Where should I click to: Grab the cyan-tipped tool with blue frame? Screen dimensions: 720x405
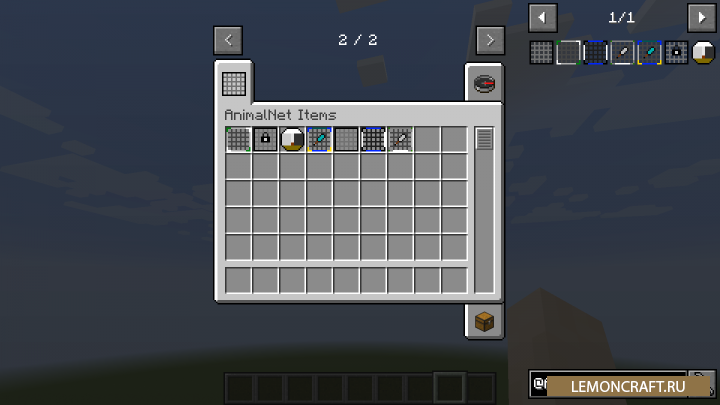pyautogui.click(x=319, y=139)
